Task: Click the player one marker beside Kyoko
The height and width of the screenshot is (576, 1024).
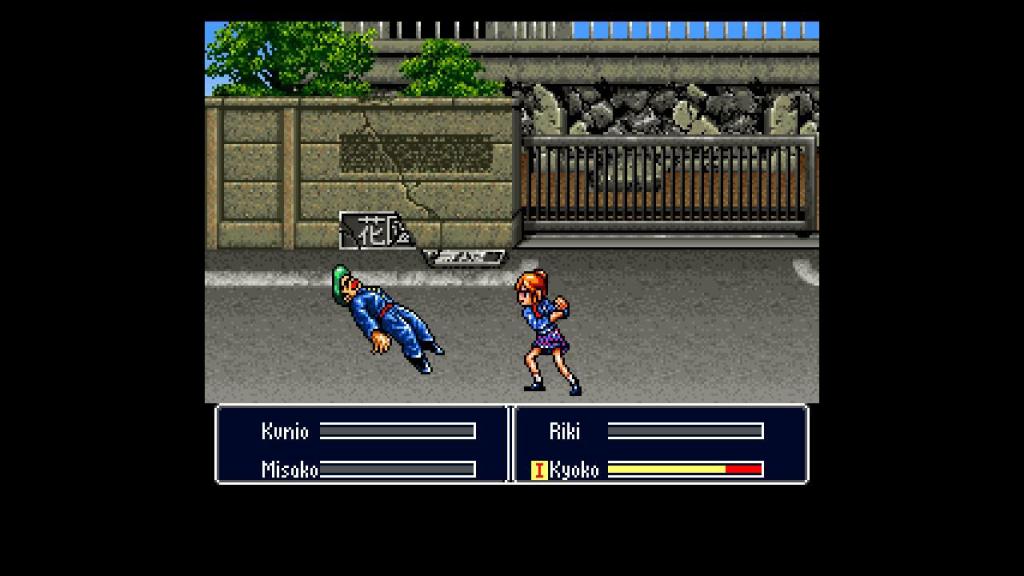Action: 539,469
